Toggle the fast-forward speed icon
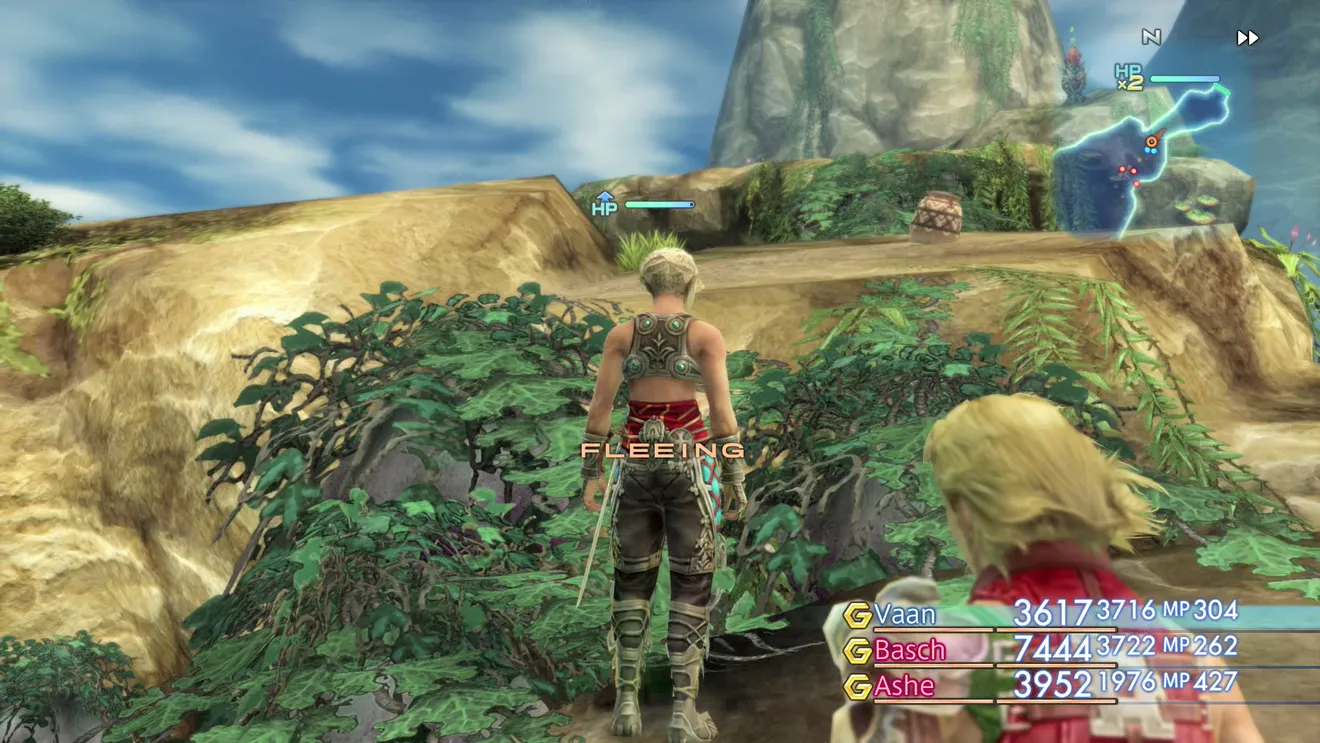The image size is (1320, 743). pos(1247,38)
